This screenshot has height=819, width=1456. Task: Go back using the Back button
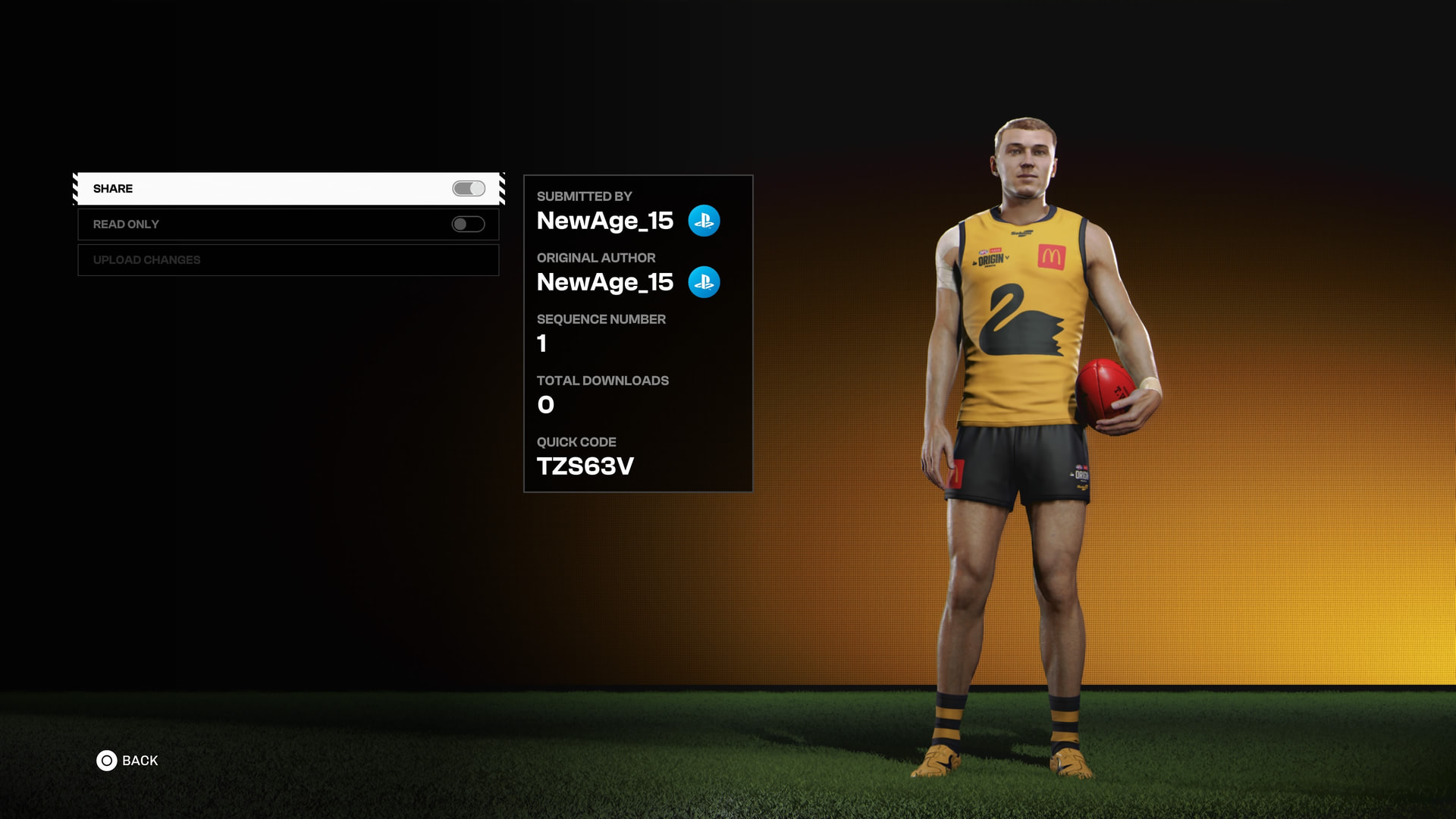[127, 761]
